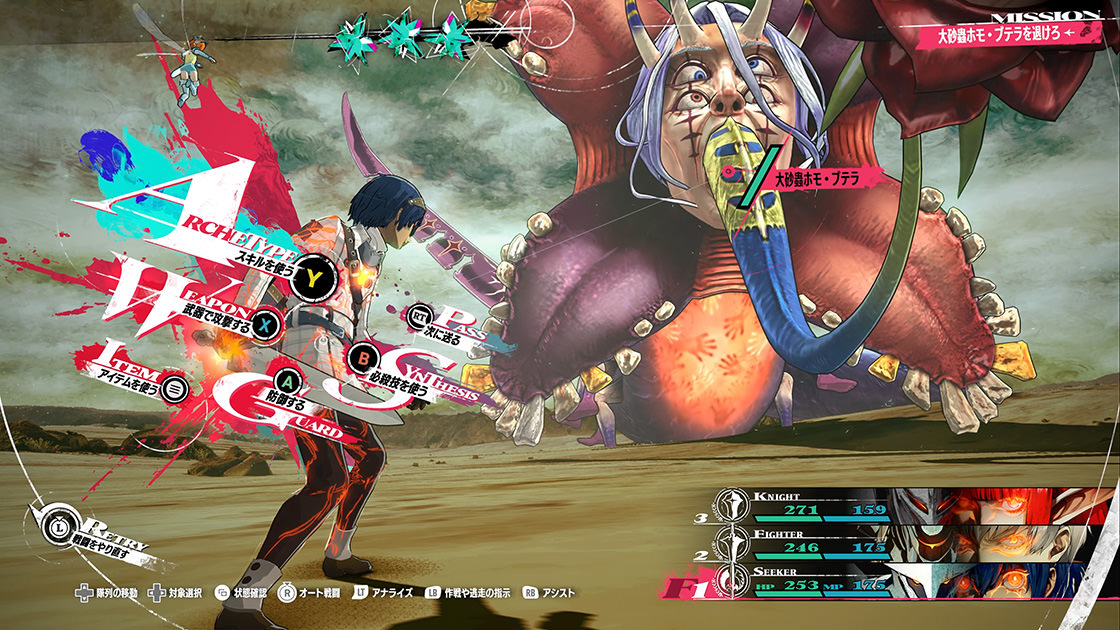
Task: Select the Weapon attack command
Action: pyautogui.click(x=264, y=323)
